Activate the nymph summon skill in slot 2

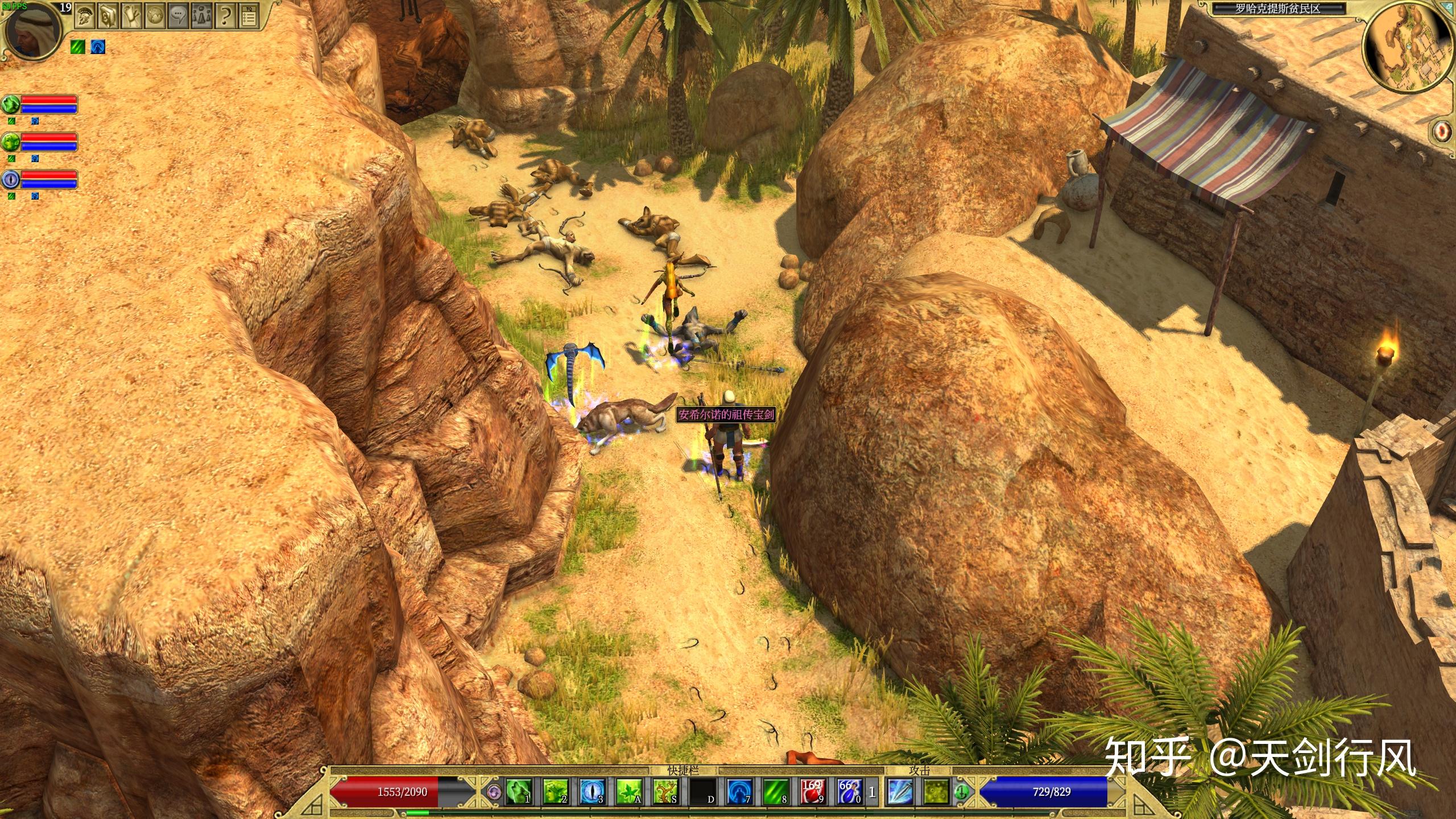click(x=555, y=792)
